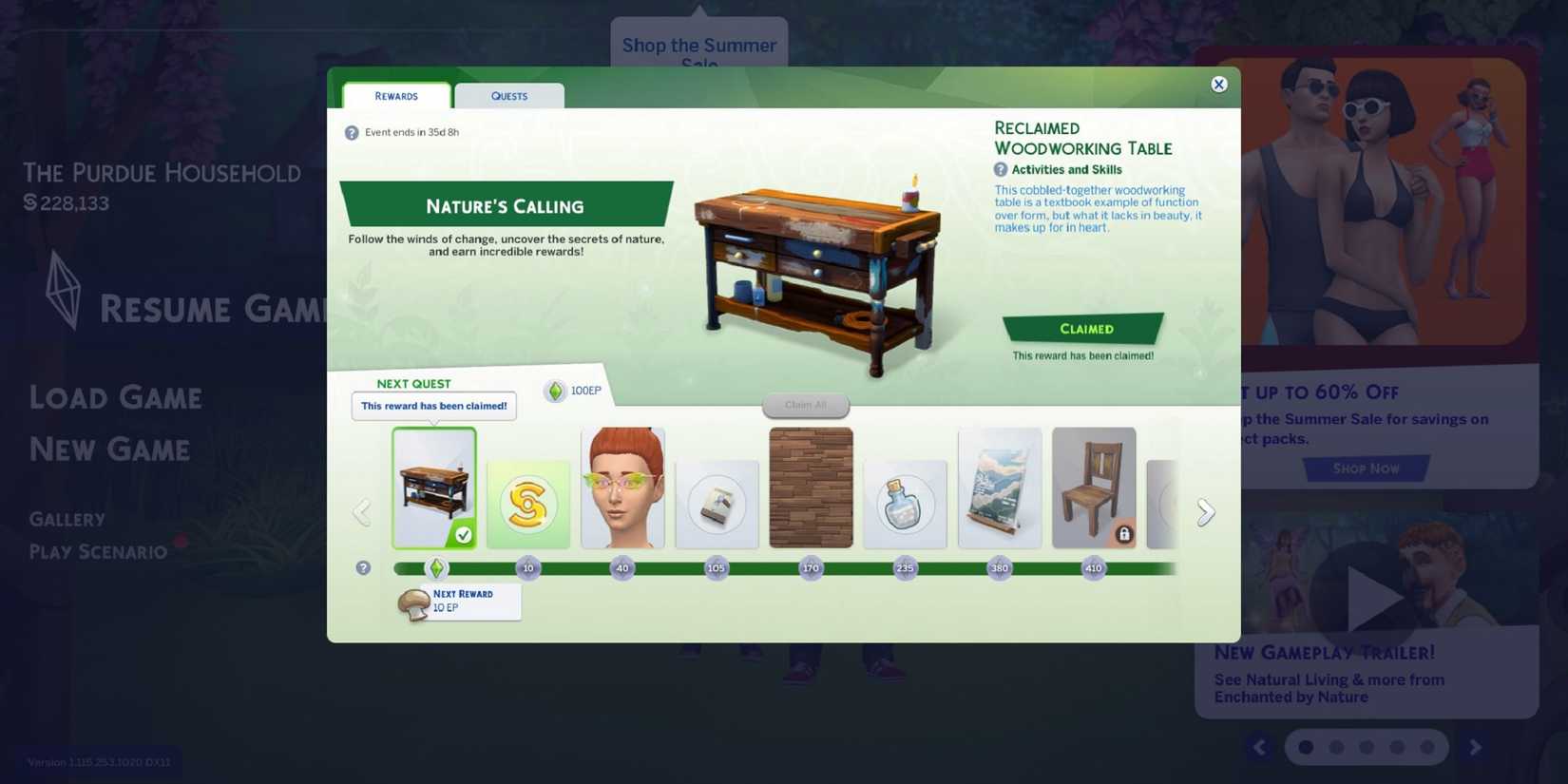Click the mushroom Next Reward icon
Viewport: 1568px width, 784px height.
(412, 602)
